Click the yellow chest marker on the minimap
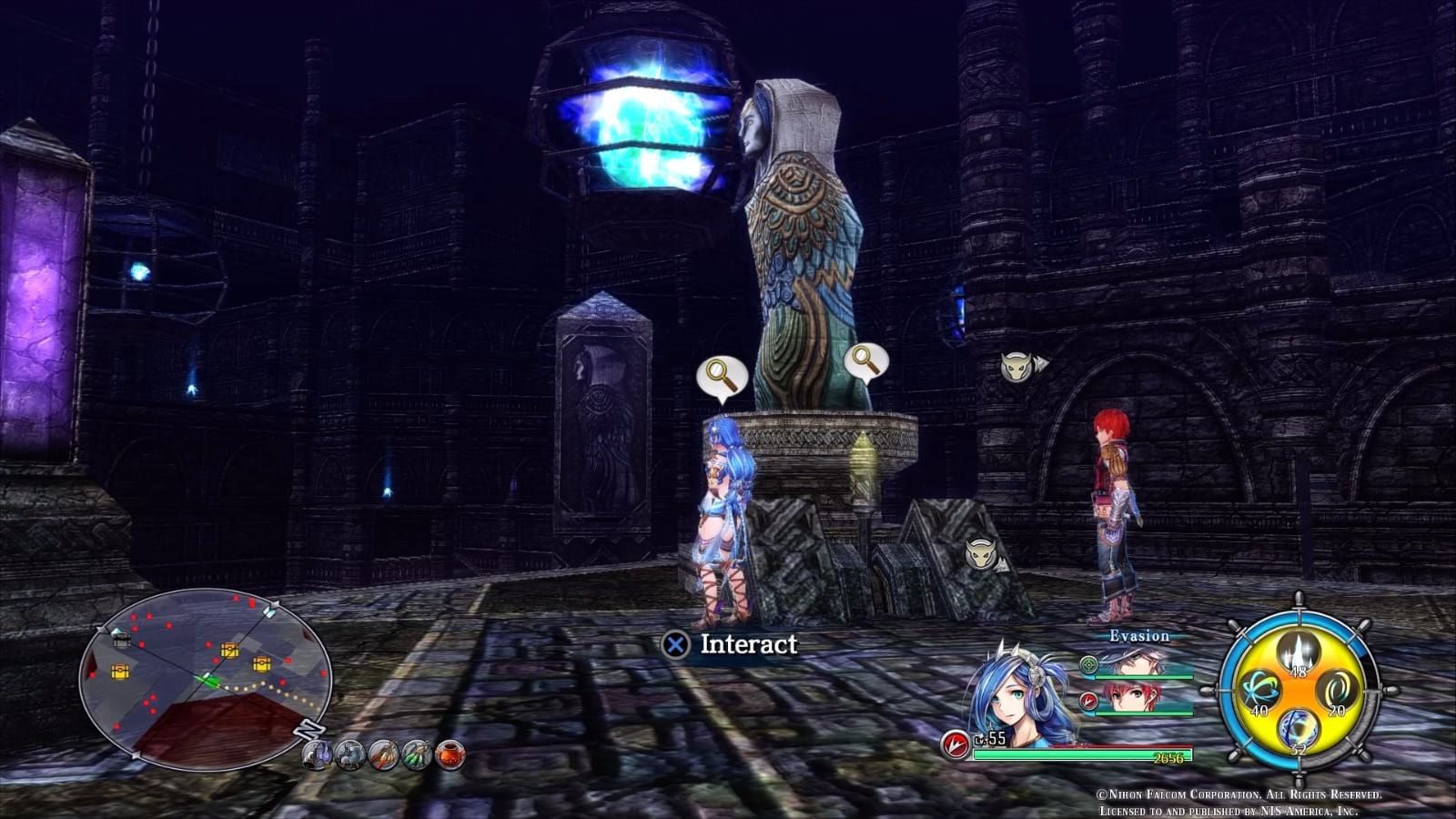Screen dimensions: 1456x819 tap(228, 650)
